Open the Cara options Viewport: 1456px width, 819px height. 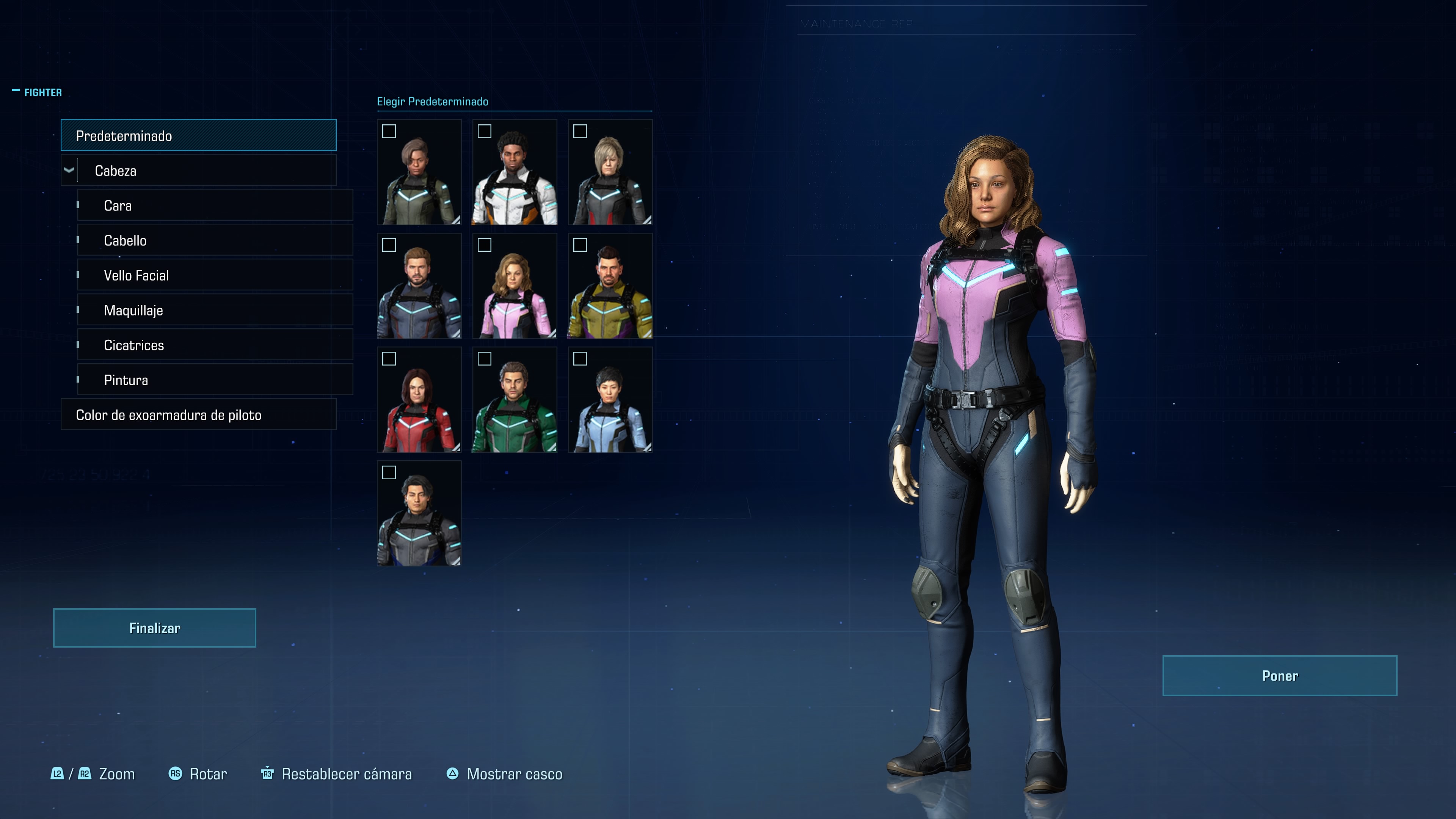215,206
